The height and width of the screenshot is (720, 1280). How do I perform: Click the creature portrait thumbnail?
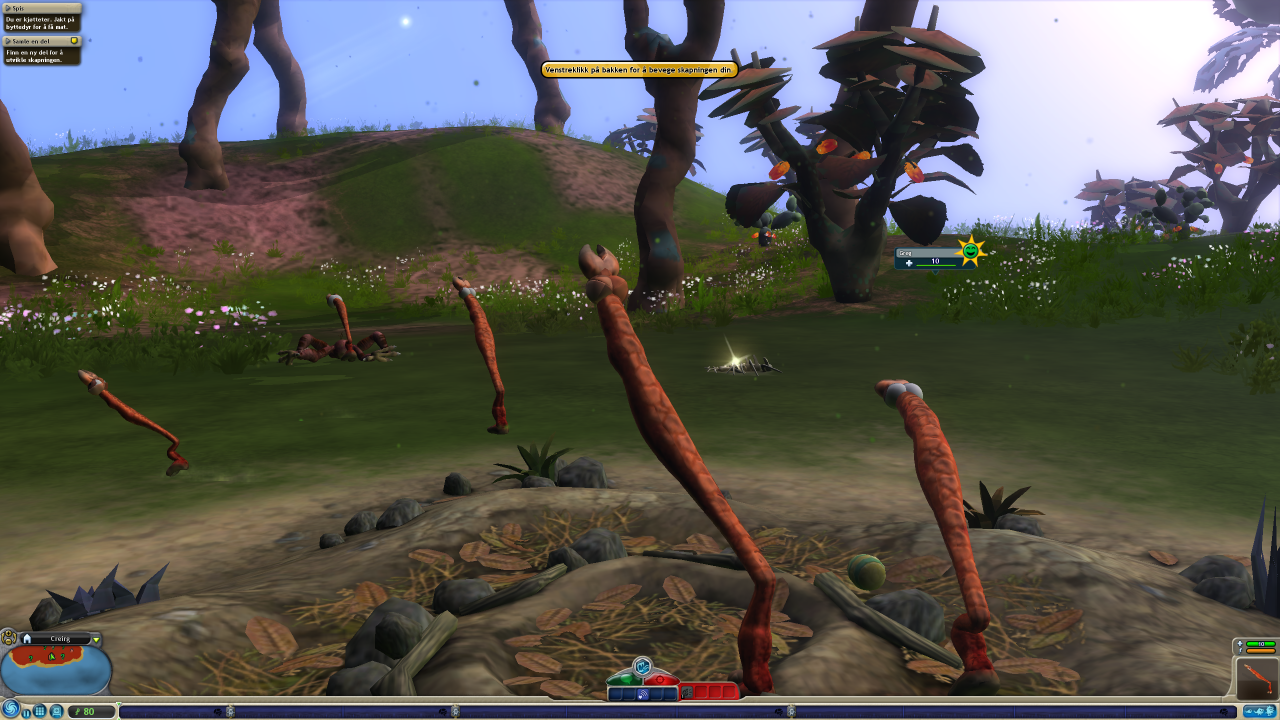1256,678
